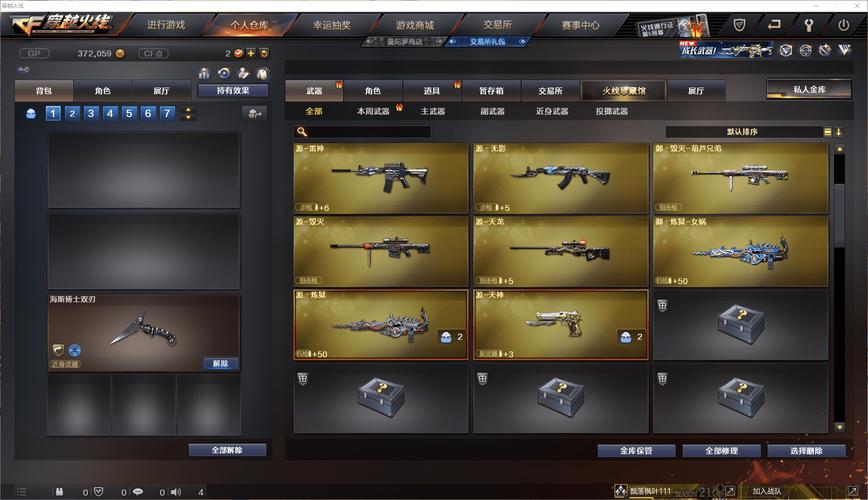Click the 选择删除 select-delete button
The image size is (868, 500).
(805, 451)
